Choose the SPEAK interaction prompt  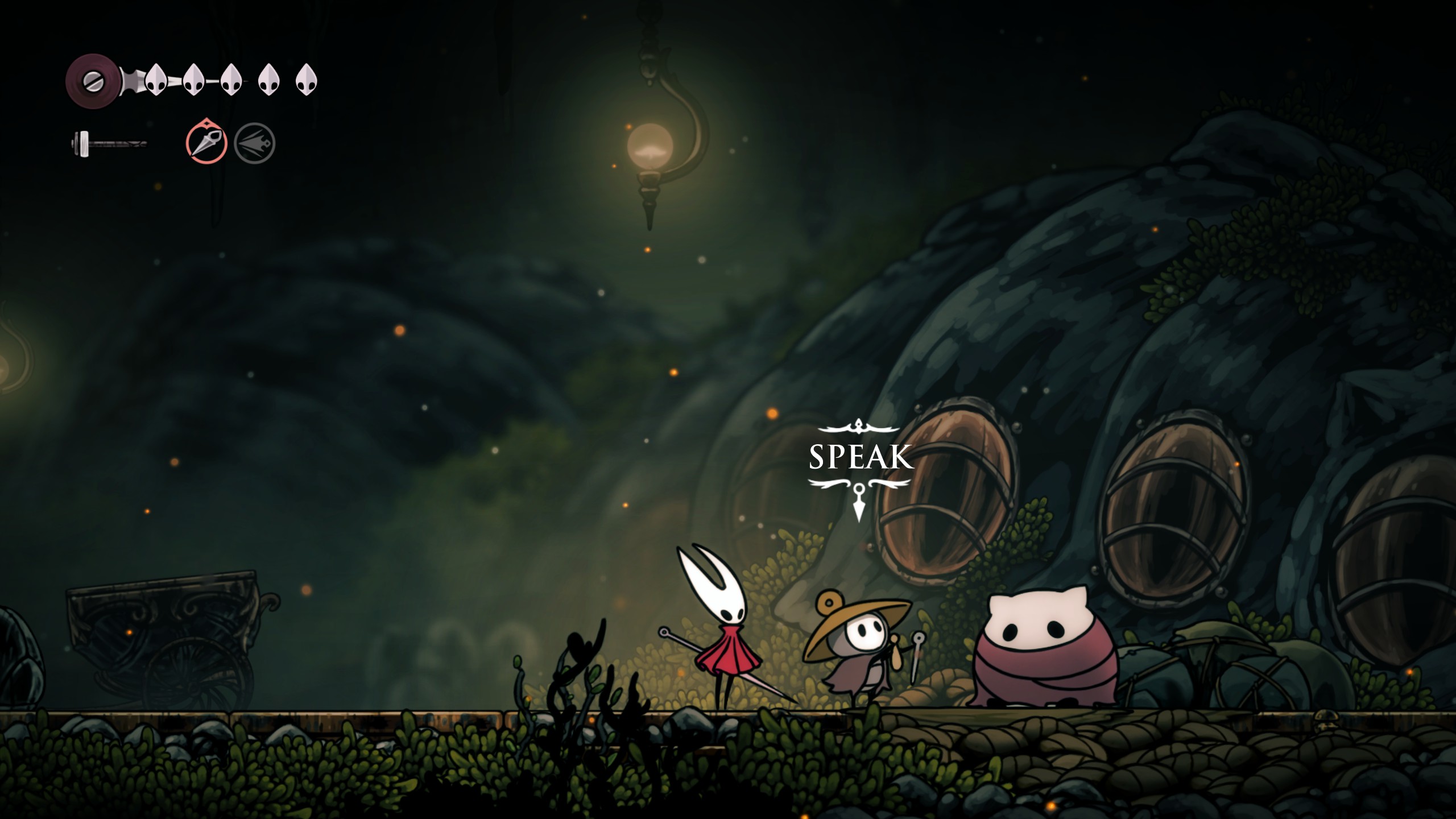[x=861, y=458]
